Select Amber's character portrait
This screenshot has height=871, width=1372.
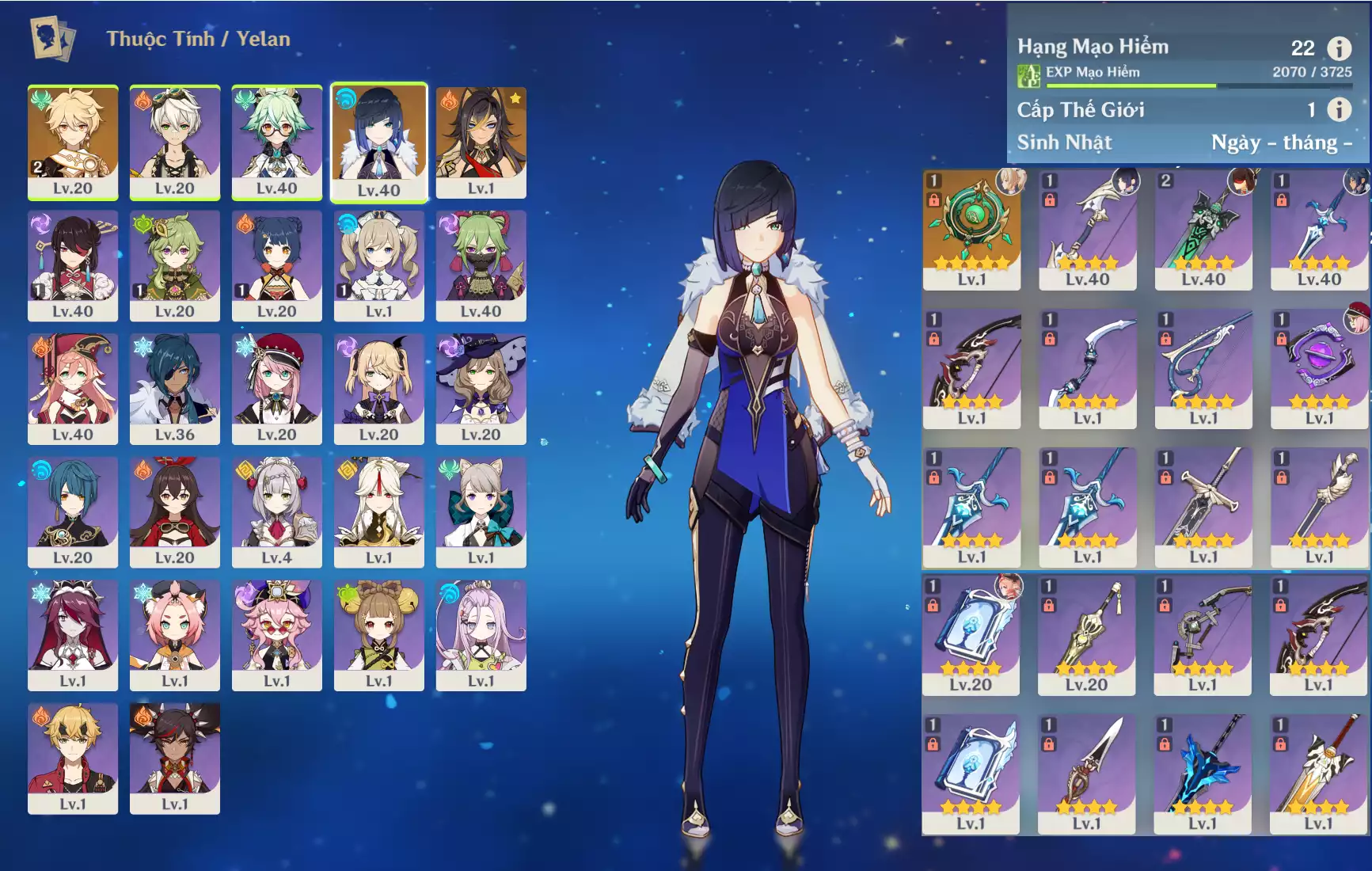(x=174, y=512)
